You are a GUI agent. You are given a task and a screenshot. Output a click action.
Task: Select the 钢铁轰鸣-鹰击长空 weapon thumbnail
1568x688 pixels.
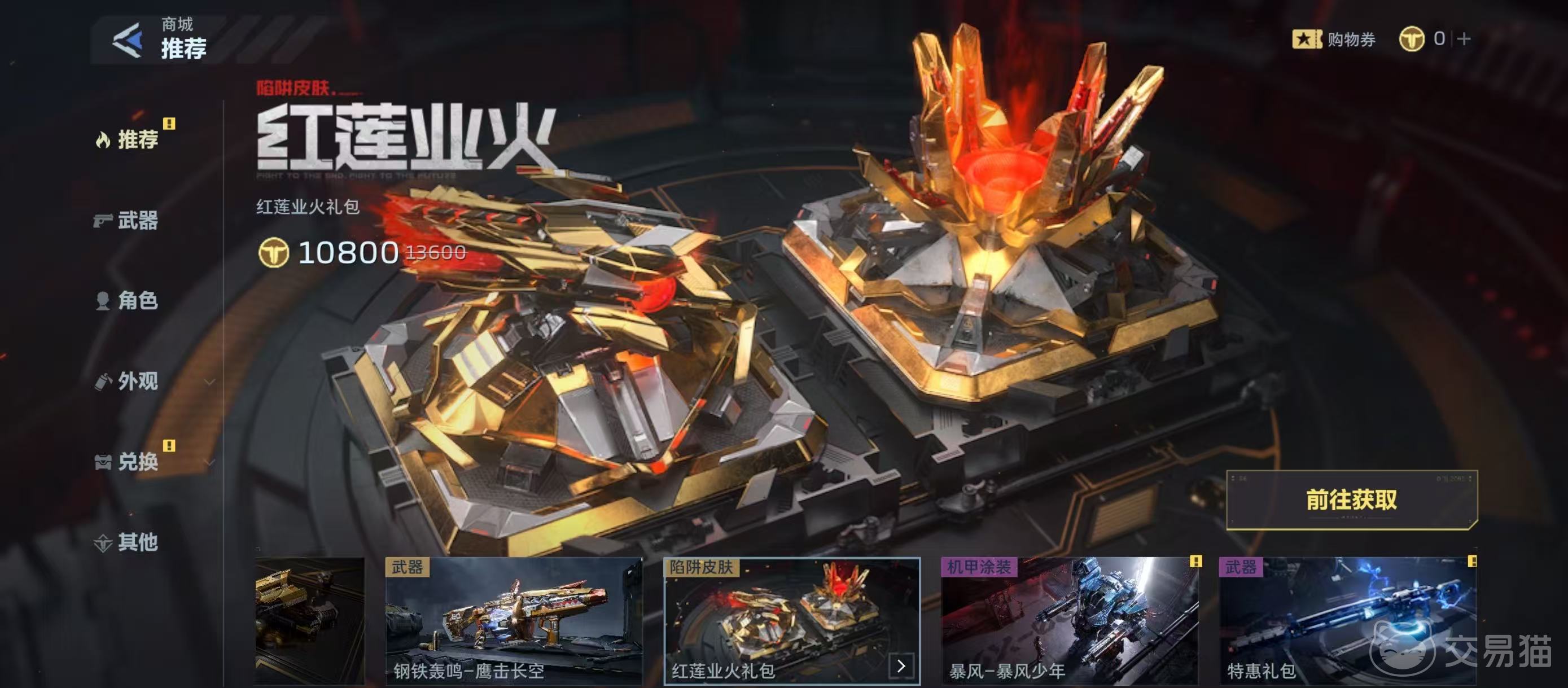pyautogui.click(x=514, y=620)
